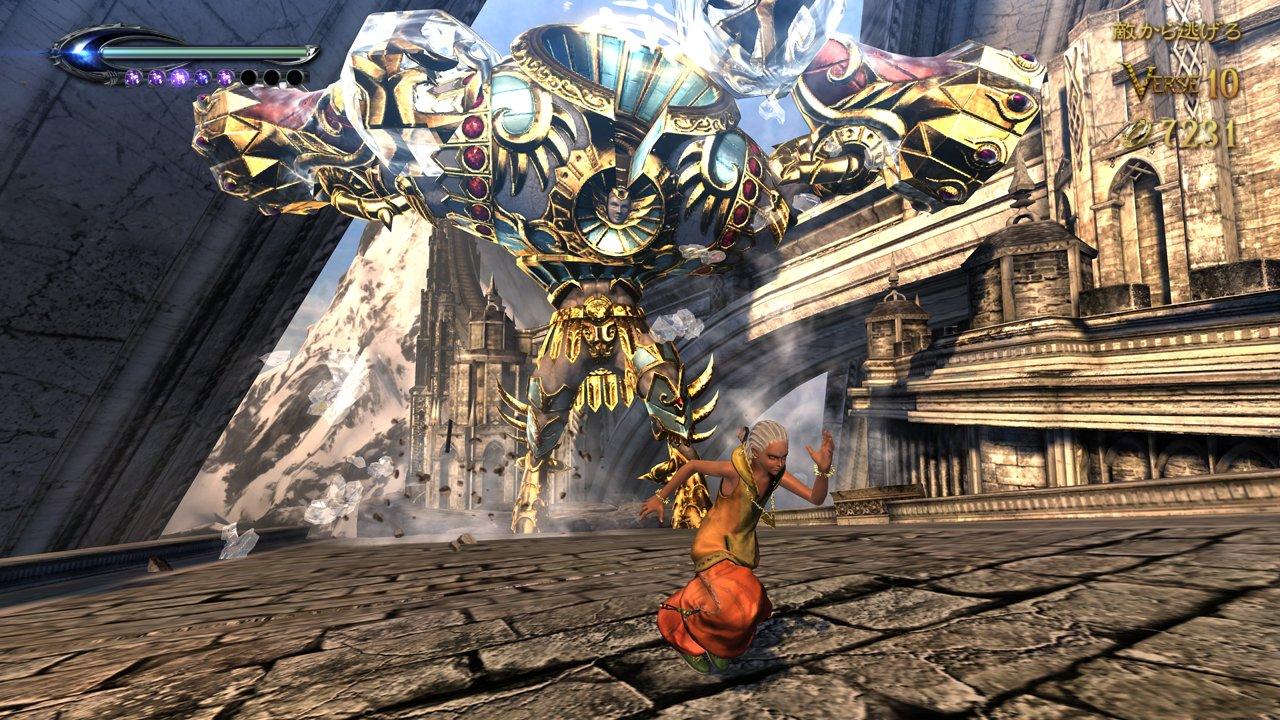
Task: Click the halo currency icon
Action: click(1135, 133)
